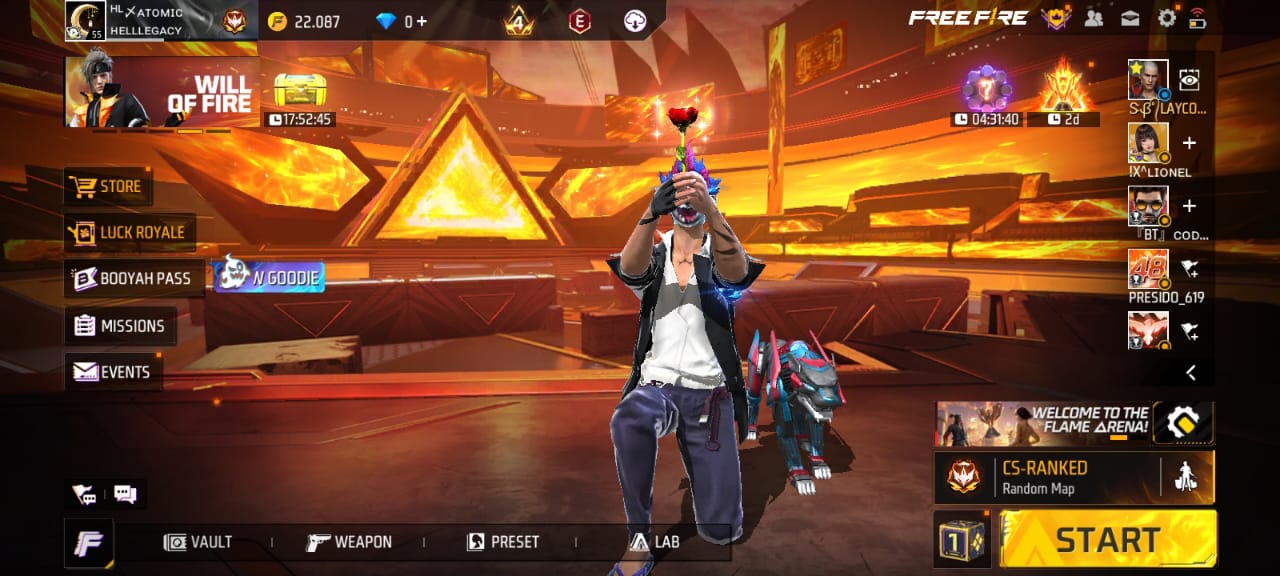Open the mail inbox icon
The width and height of the screenshot is (1280, 576).
click(x=1129, y=17)
